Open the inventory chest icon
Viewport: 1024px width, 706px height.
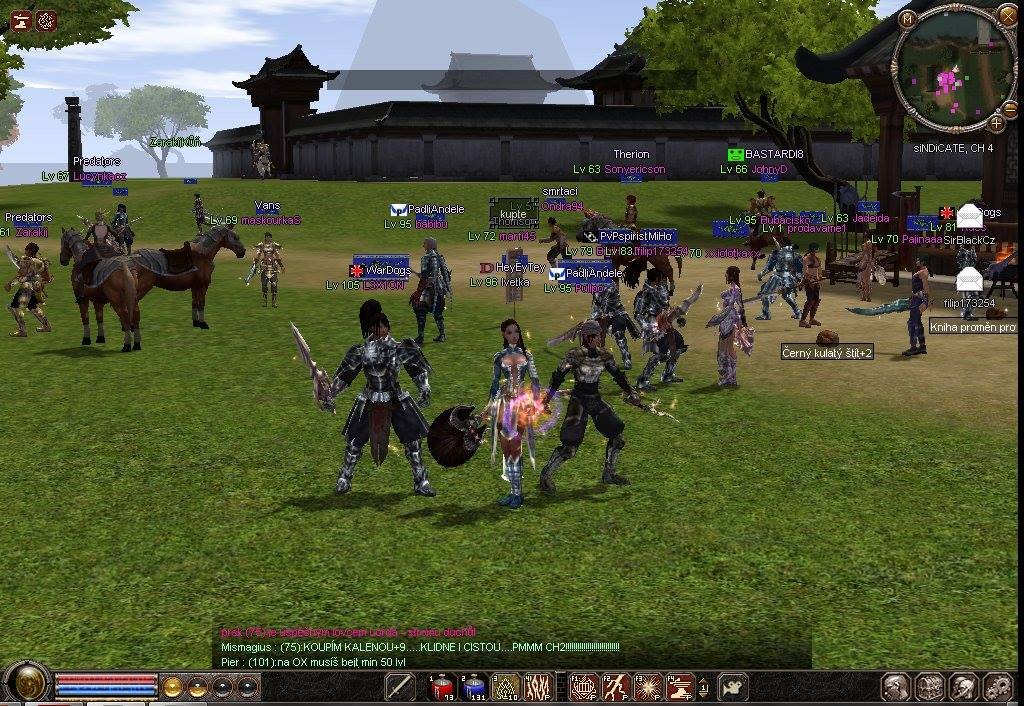(930, 687)
